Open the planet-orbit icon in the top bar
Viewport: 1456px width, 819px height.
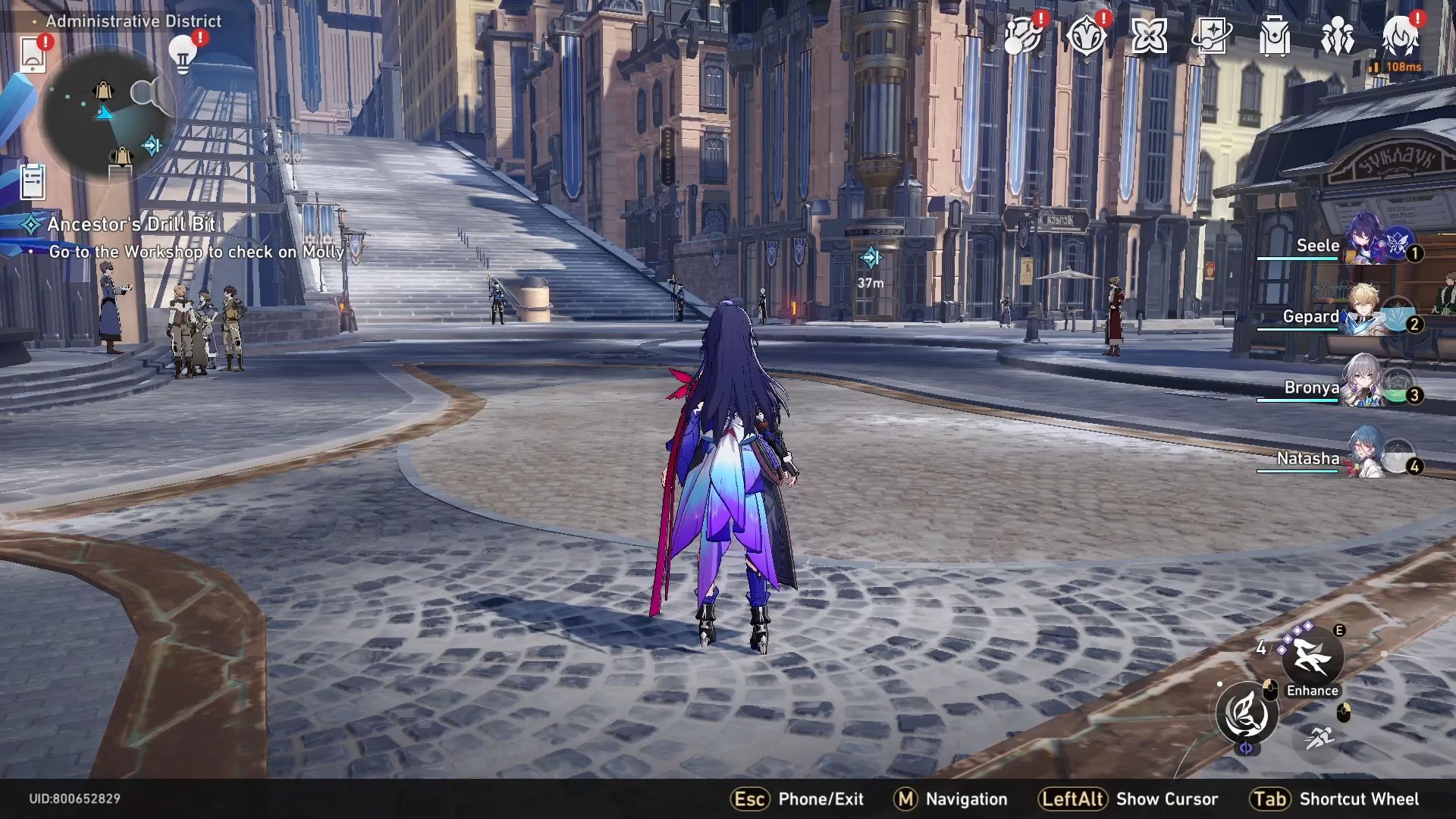click(1021, 36)
